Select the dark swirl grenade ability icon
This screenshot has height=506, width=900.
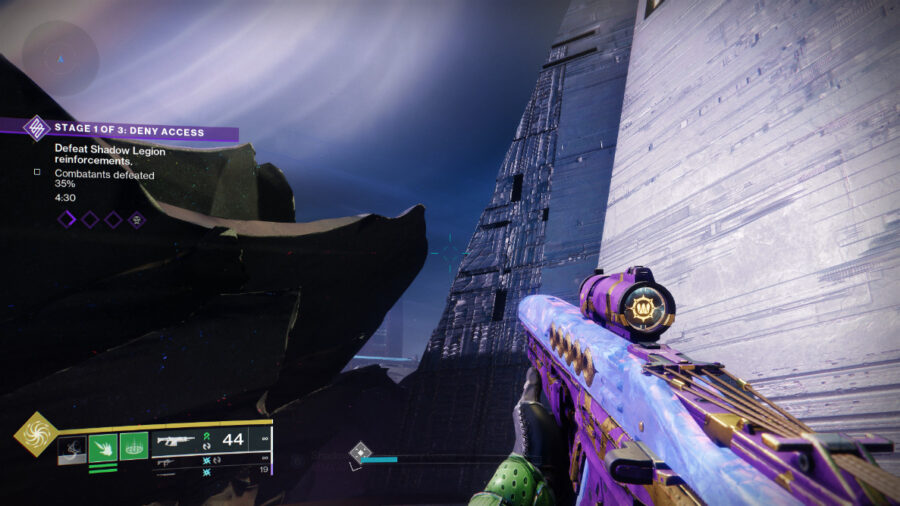click(x=72, y=450)
